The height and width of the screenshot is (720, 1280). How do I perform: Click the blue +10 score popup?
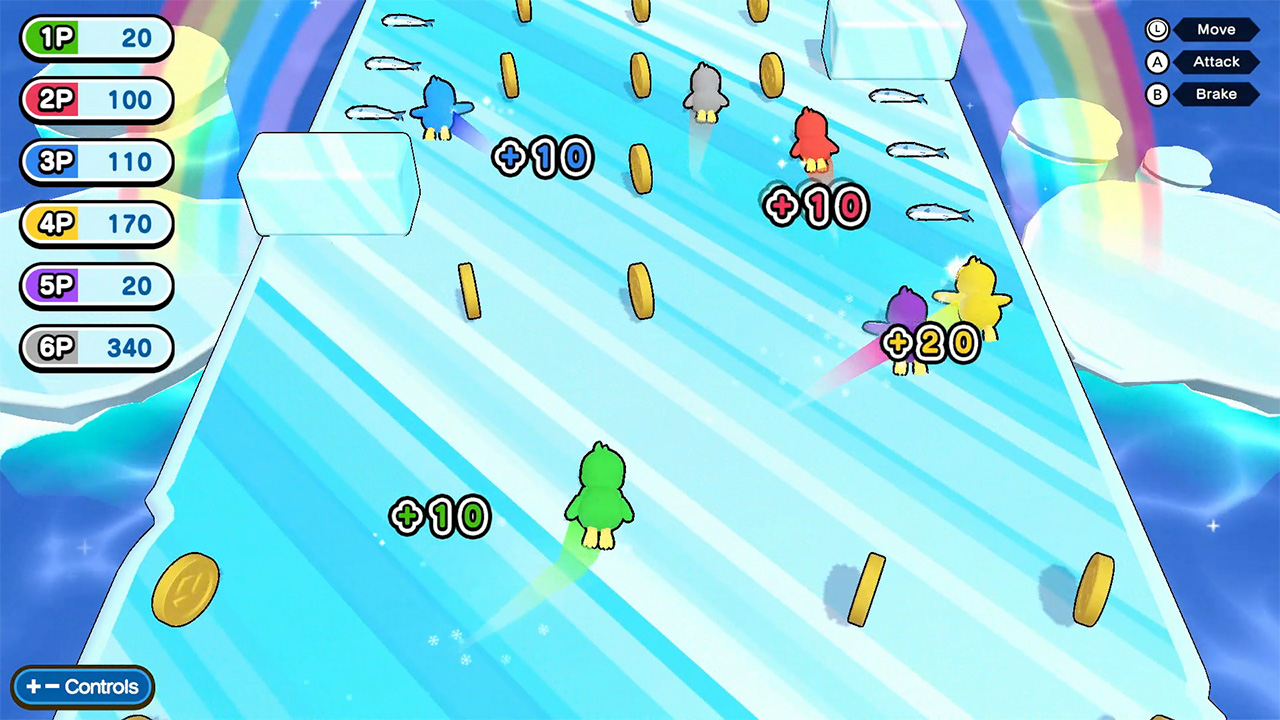[543, 157]
